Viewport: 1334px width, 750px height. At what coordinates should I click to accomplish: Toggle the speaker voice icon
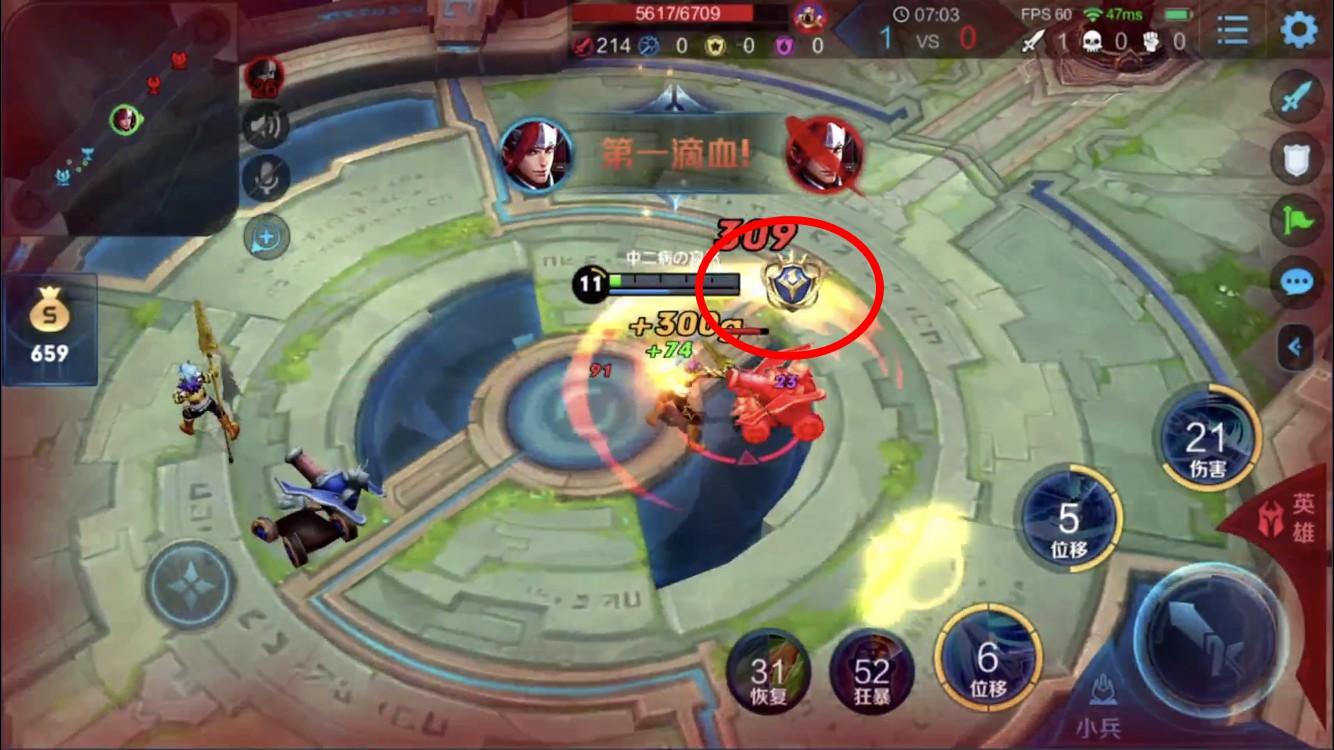pos(265,125)
